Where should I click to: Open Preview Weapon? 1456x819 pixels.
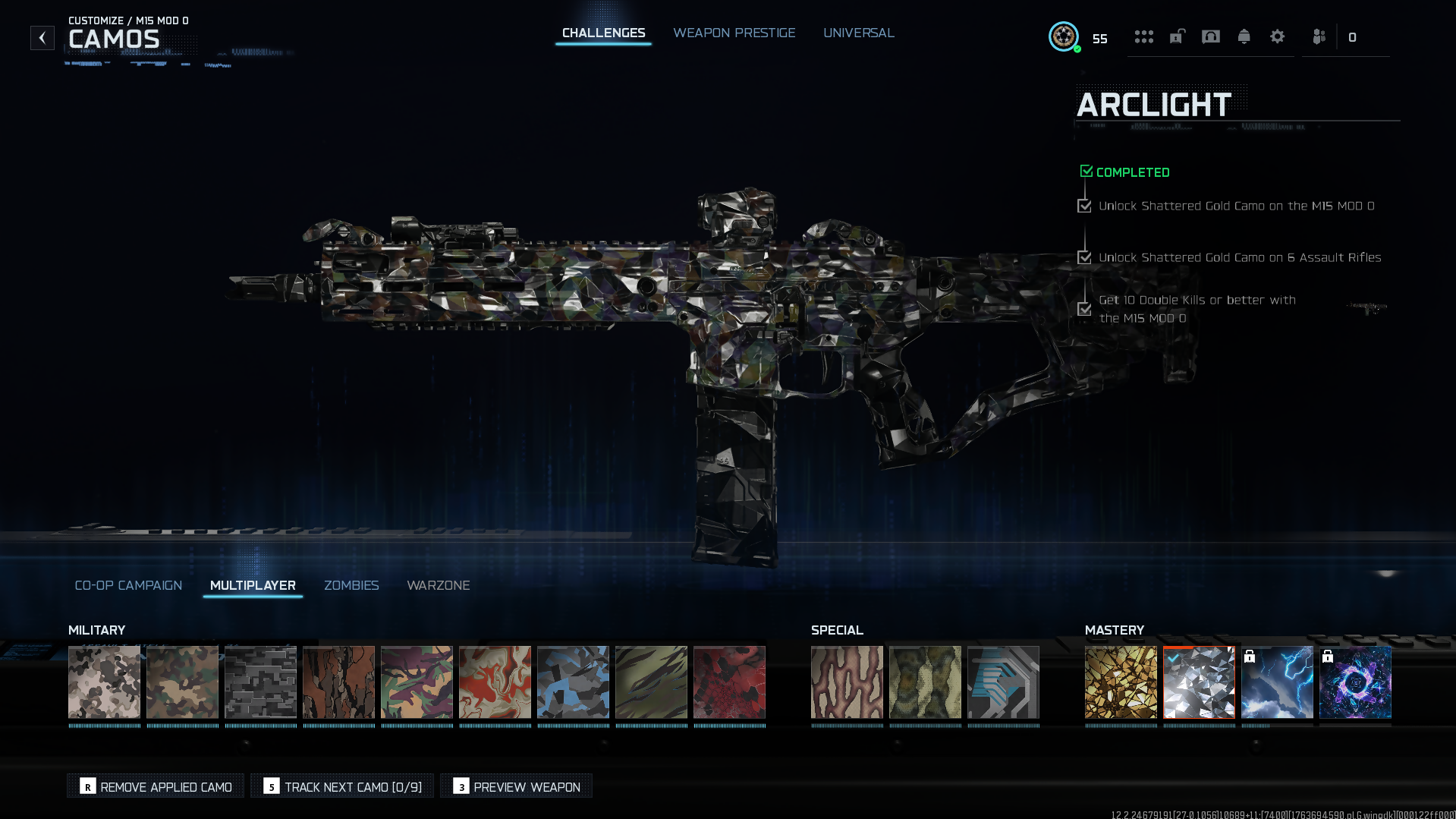pyautogui.click(x=517, y=786)
